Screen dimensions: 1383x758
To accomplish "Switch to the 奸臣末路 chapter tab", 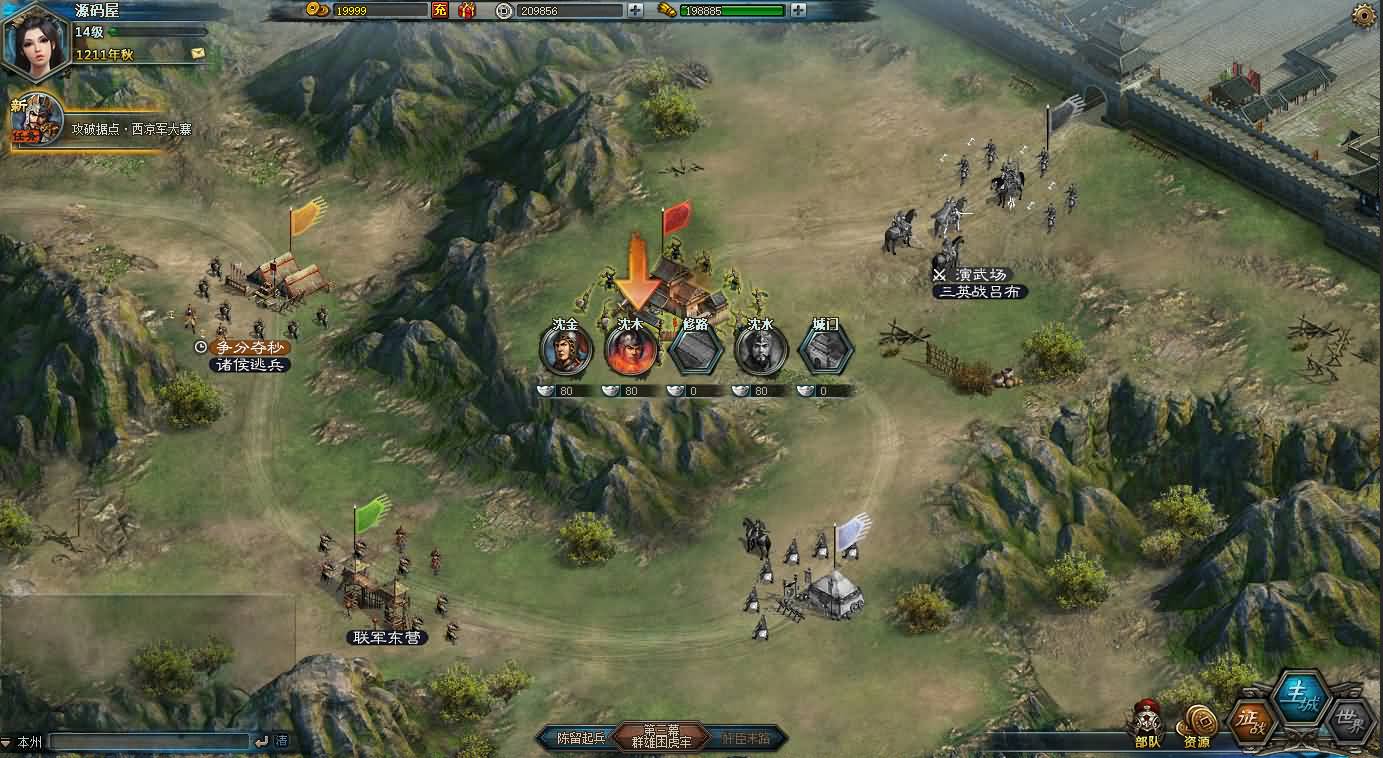I will click(745, 739).
